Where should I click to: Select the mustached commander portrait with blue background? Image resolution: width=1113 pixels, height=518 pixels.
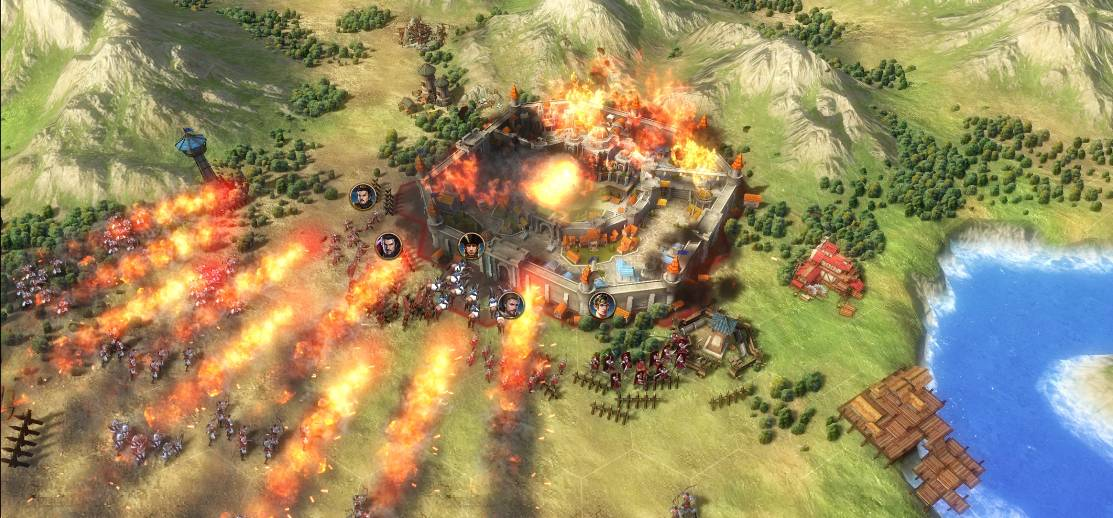(363, 196)
